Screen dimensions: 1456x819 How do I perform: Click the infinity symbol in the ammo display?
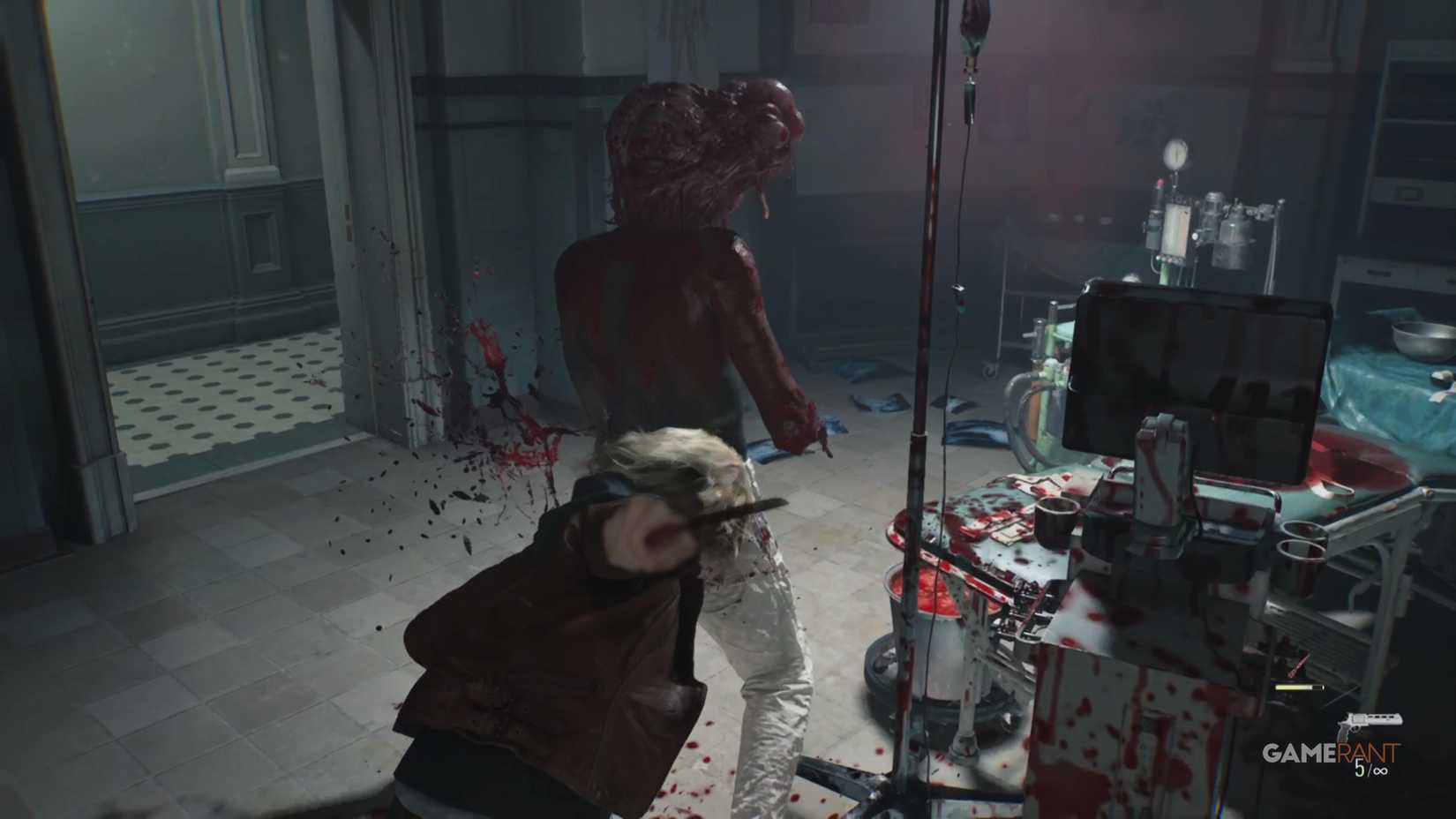(1381, 770)
